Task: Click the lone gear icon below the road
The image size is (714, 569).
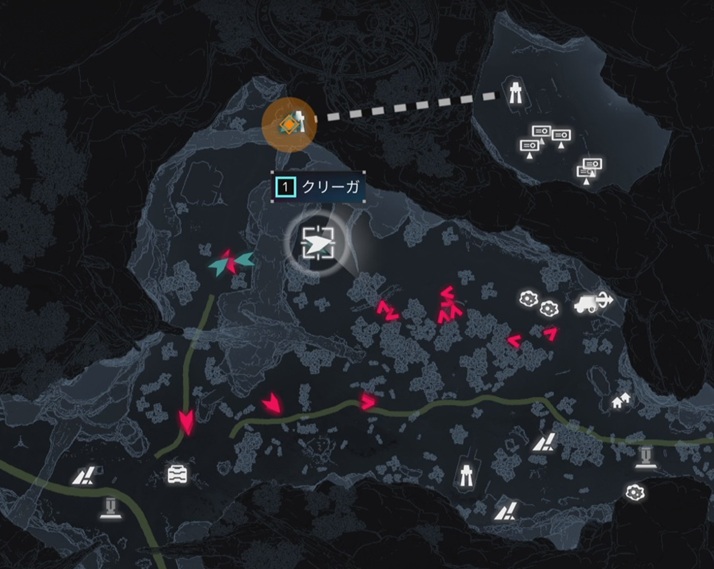Action: pos(634,492)
